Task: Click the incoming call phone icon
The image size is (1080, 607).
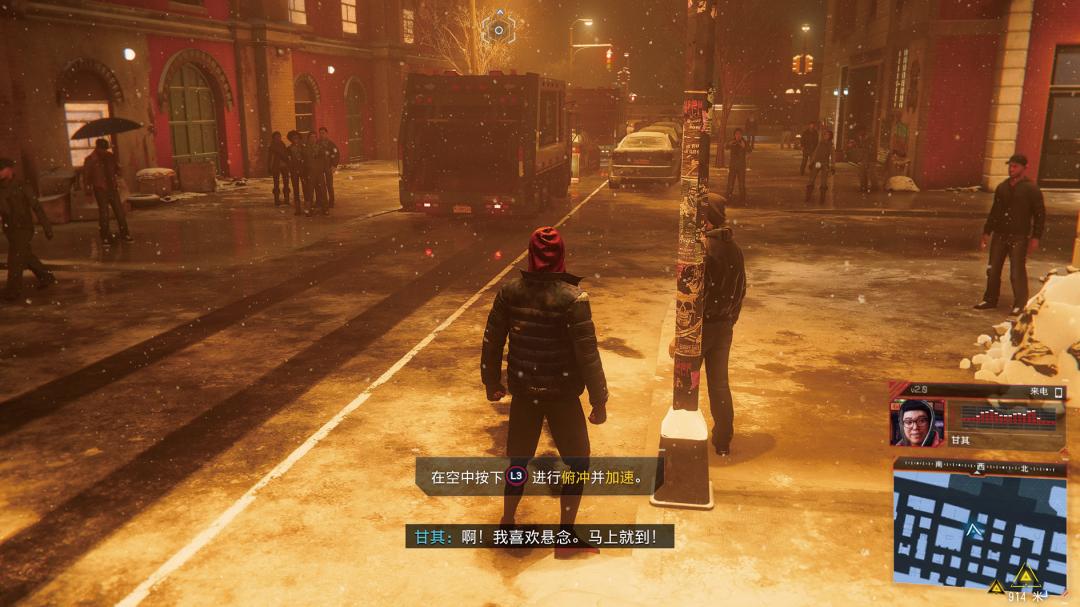Action: tap(1058, 392)
